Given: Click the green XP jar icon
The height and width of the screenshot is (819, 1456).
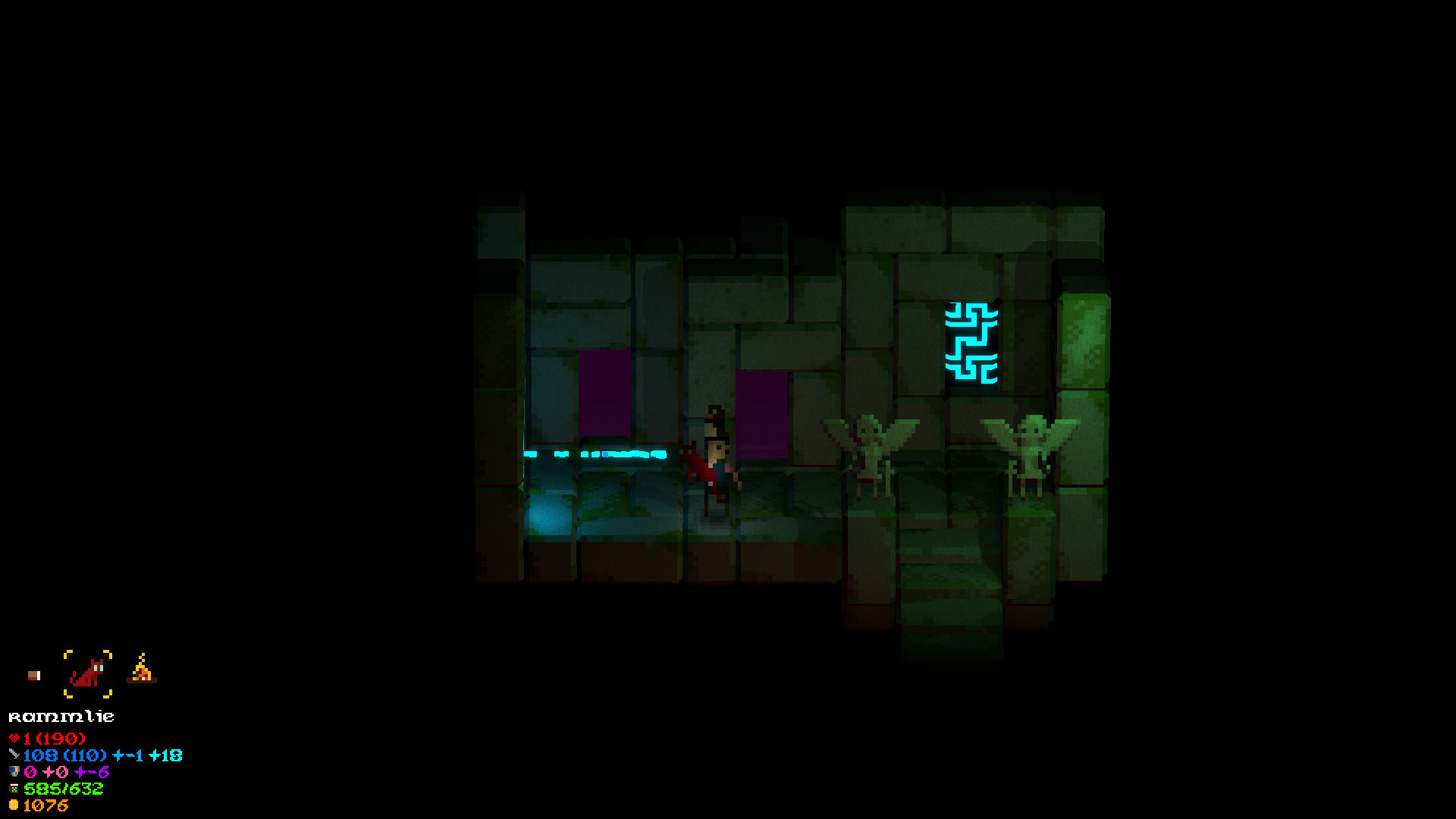Looking at the screenshot, I should click(x=14, y=789).
